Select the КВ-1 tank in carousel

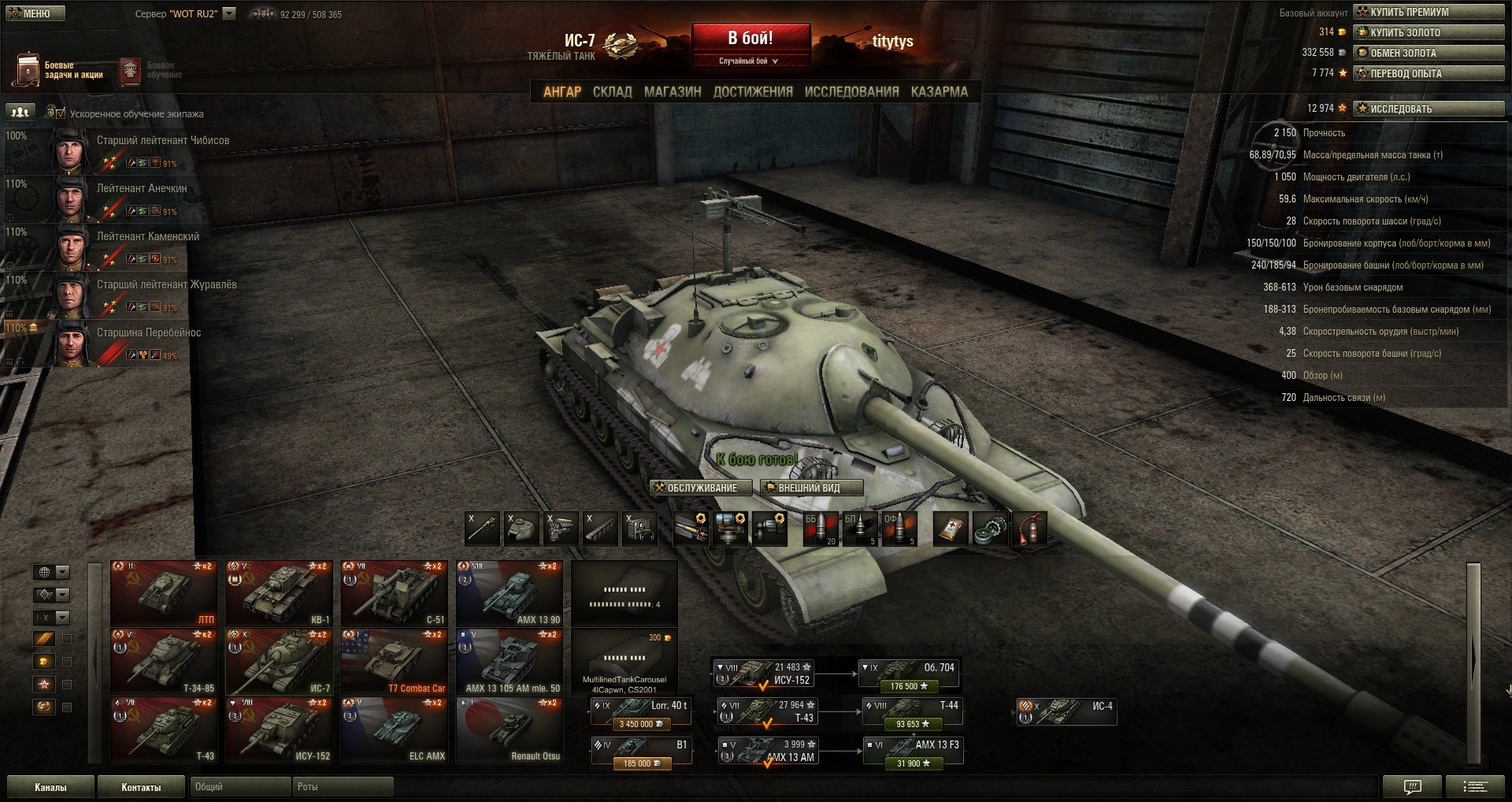pyautogui.click(x=279, y=593)
